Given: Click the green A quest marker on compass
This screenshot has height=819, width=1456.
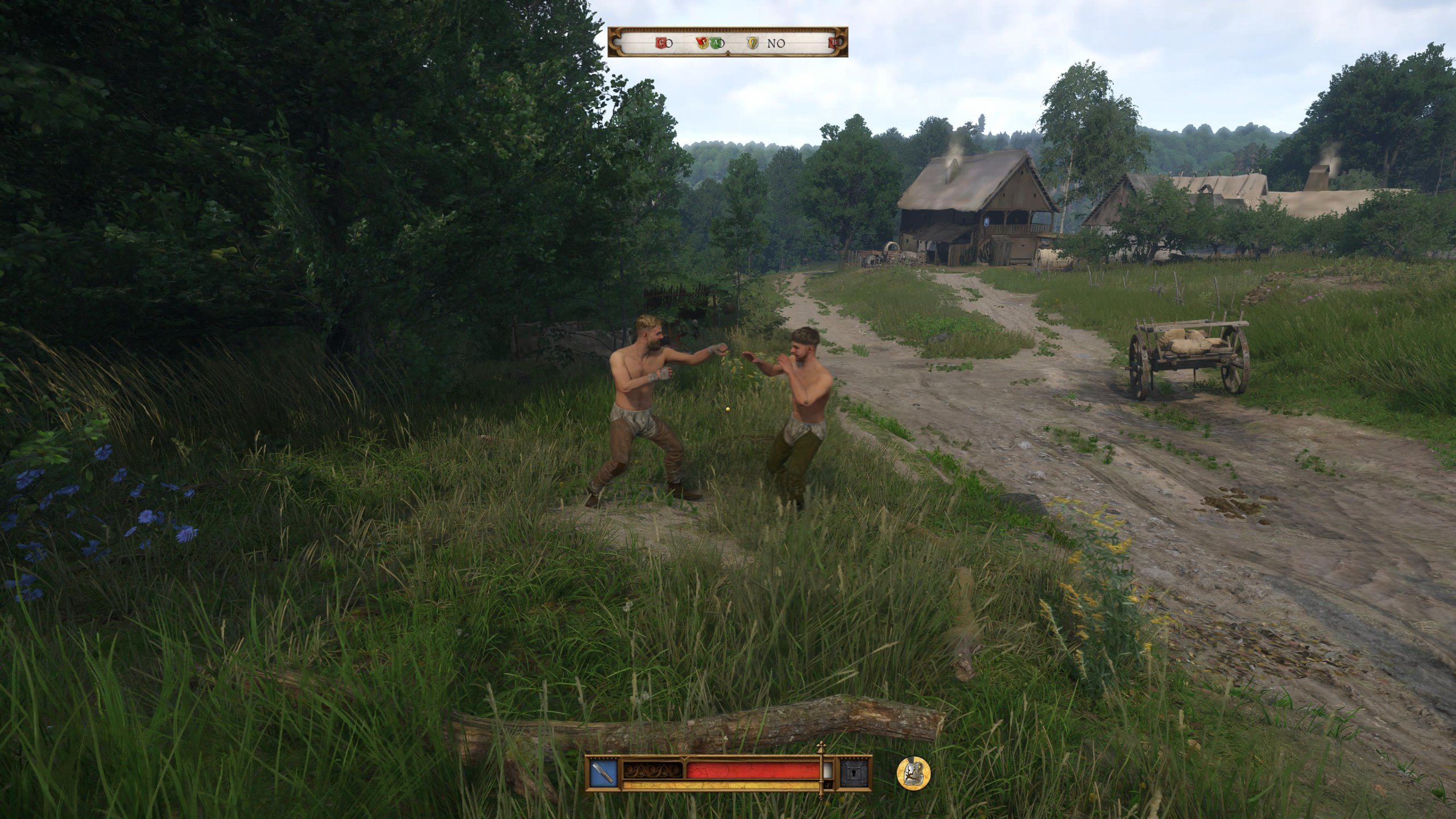Looking at the screenshot, I should 717,43.
